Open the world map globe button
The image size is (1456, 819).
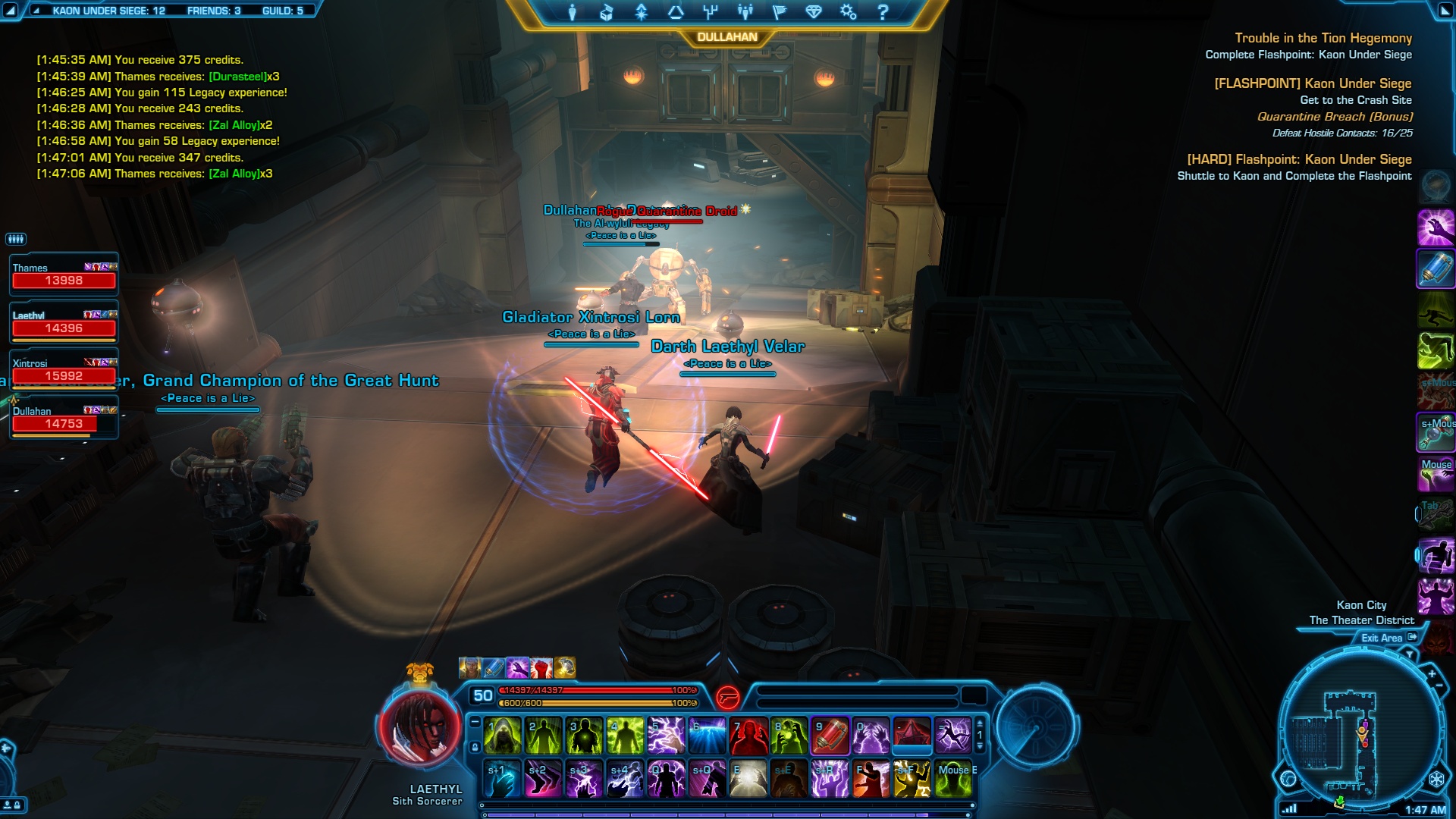tap(1288, 779)
